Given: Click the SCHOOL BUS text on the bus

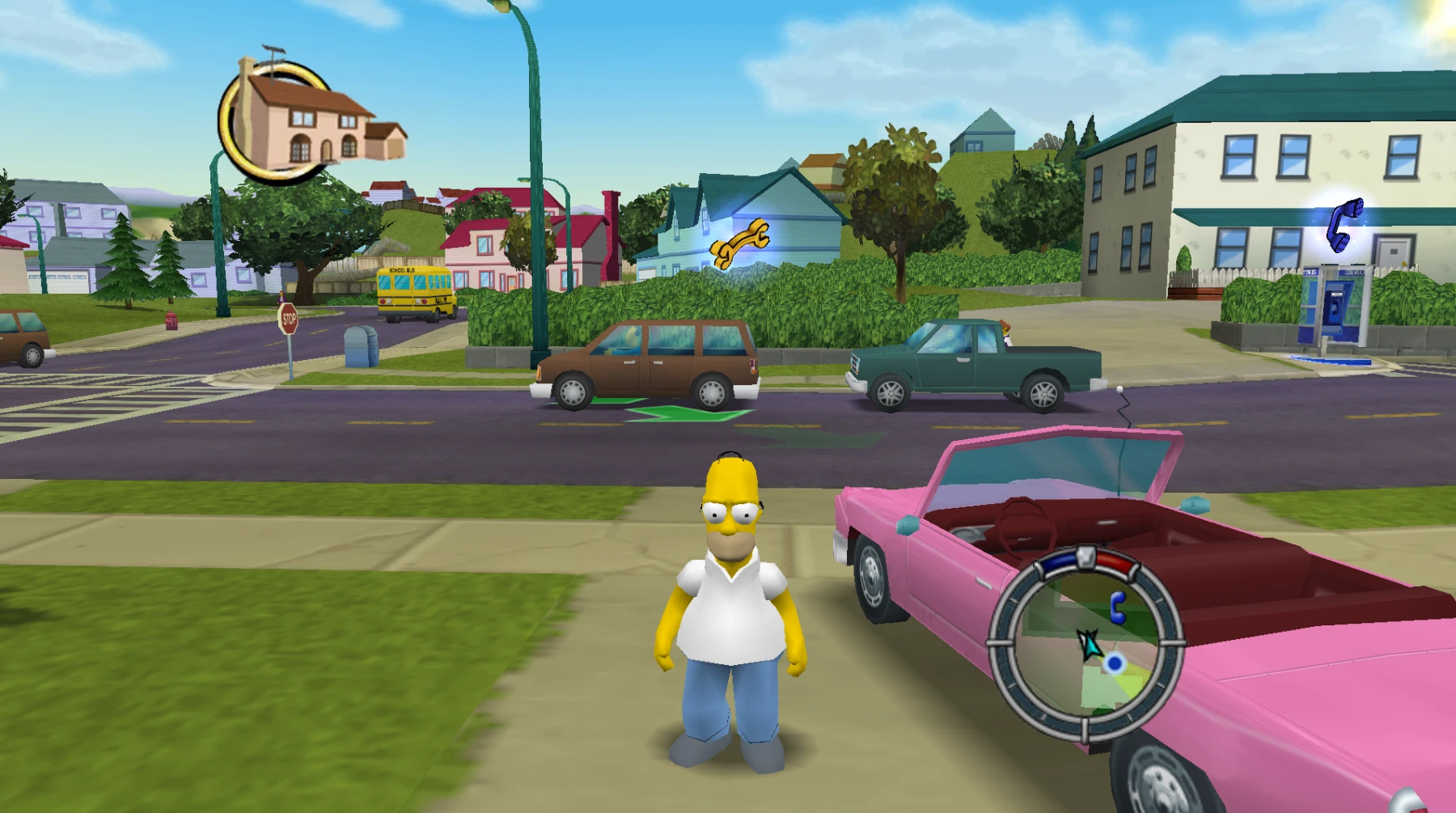Looking at the screenshot, I should [402, 270].
